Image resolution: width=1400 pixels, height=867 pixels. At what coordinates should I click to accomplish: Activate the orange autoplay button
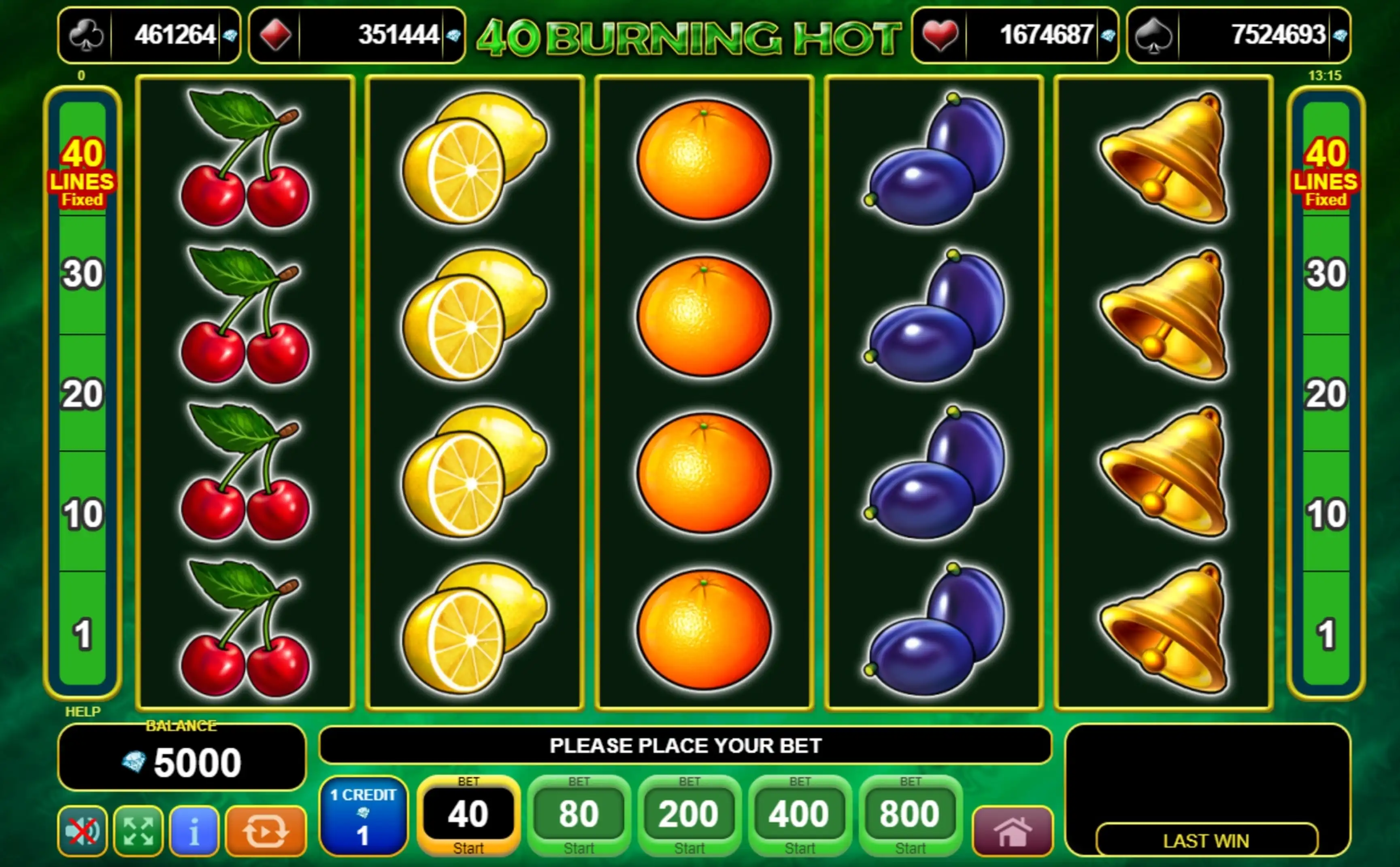tap(266, 831)
